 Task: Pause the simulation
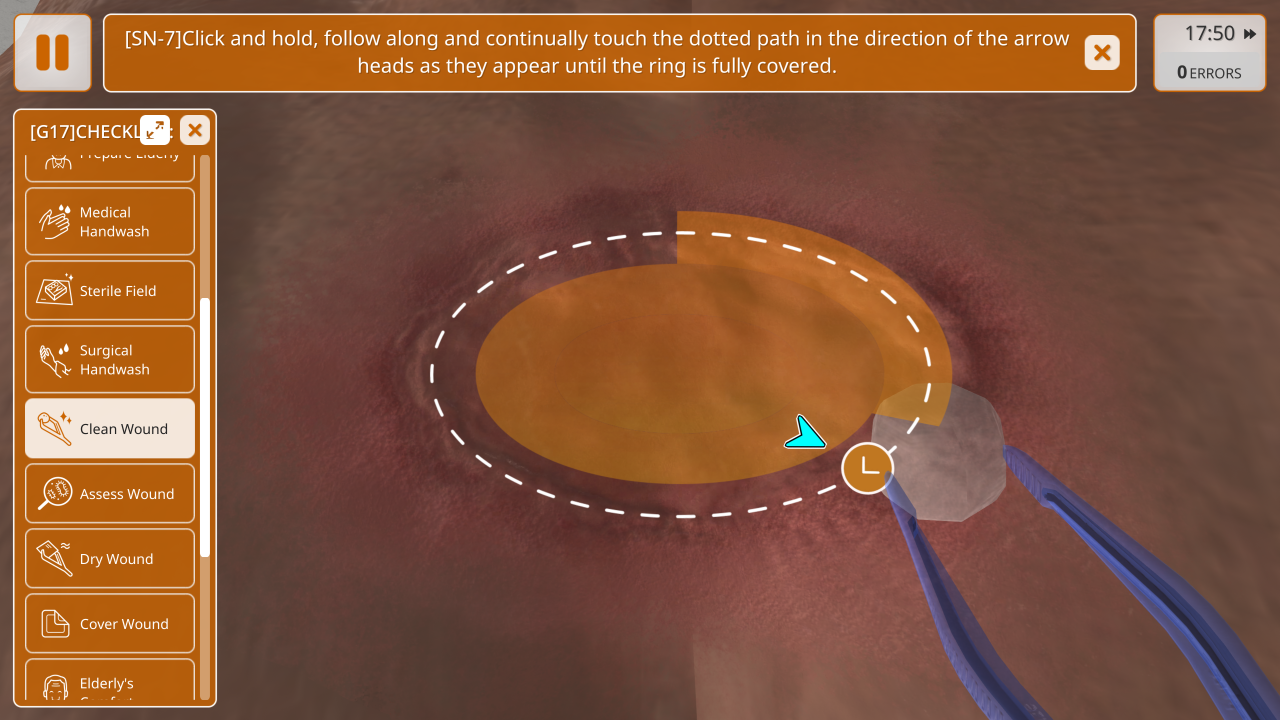(53, 53)
